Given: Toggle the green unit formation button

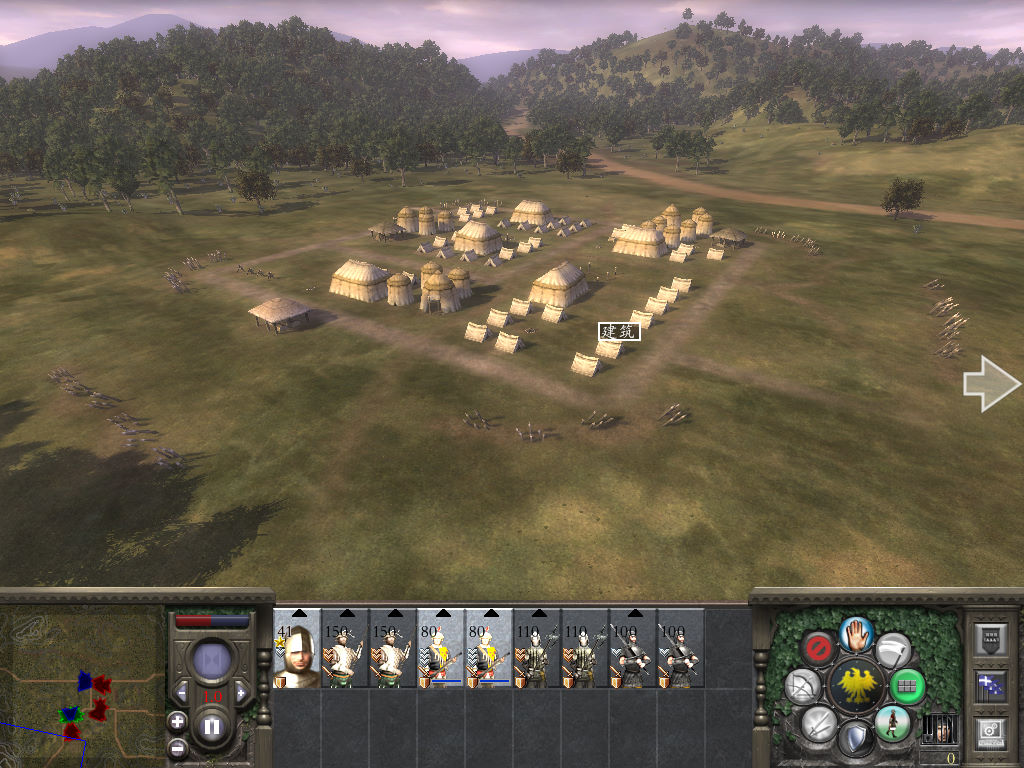Looking at the screenshot, I should point(908,686).
